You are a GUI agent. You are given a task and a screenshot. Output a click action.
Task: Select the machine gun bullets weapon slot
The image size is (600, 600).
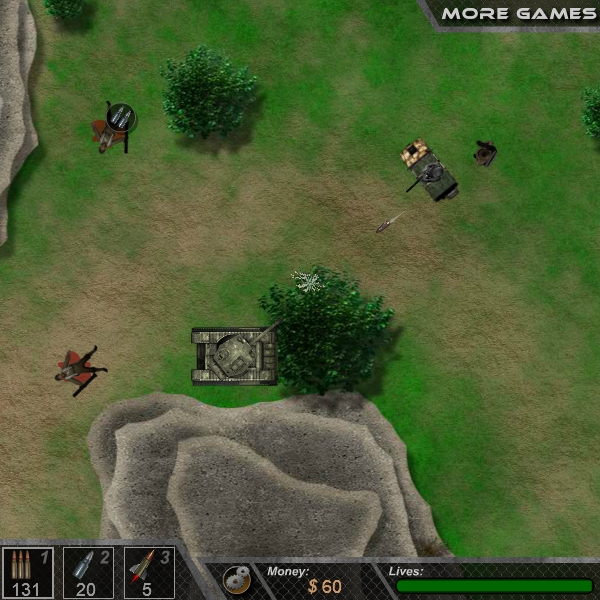click(x=26, y=573)
